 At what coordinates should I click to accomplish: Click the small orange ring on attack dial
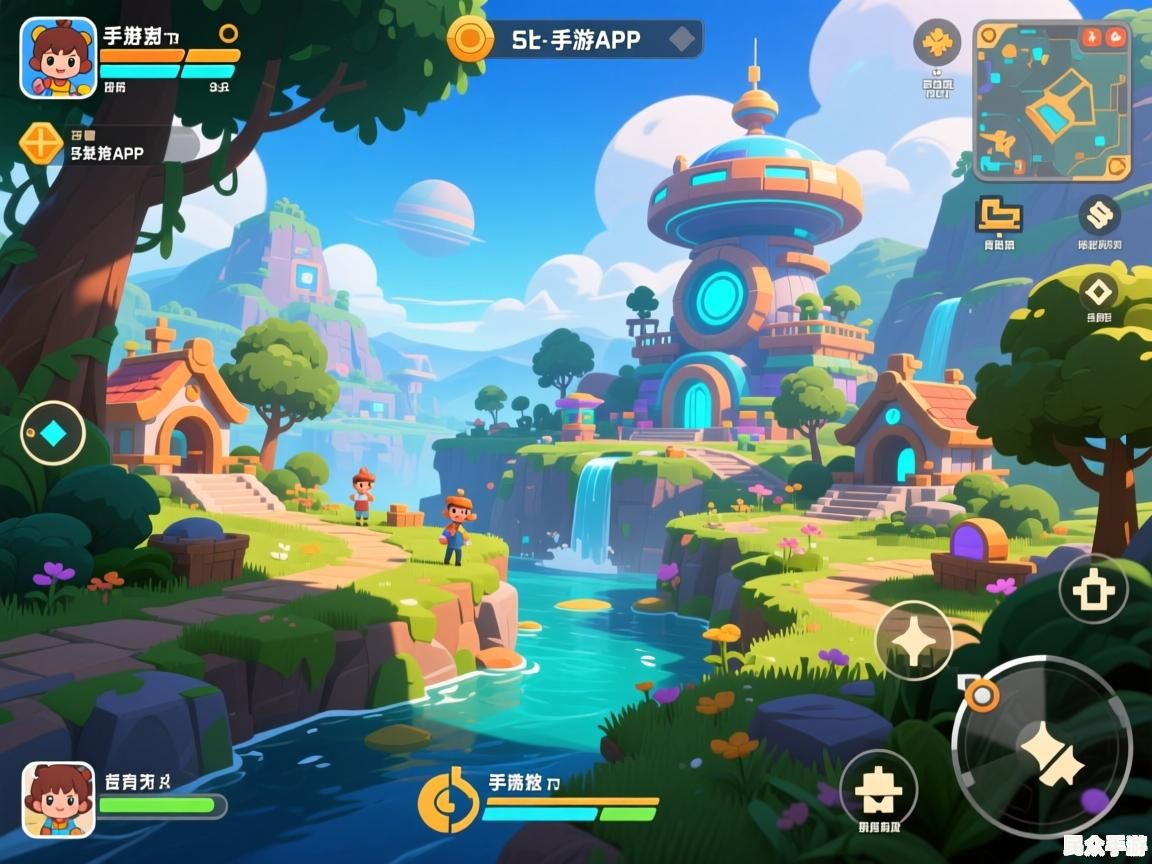[982, 693]
